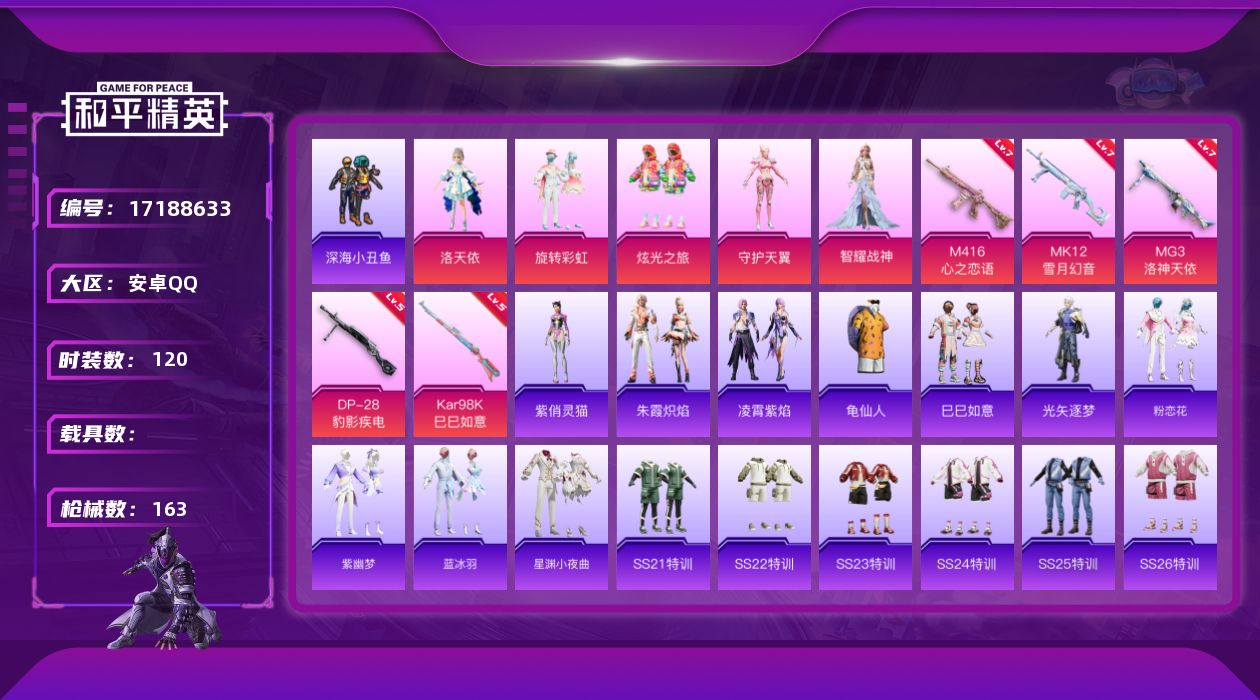This screenshot has height=700, width=1260.
Task: Click the 守护天翼 outfit card
Action: 764,211
